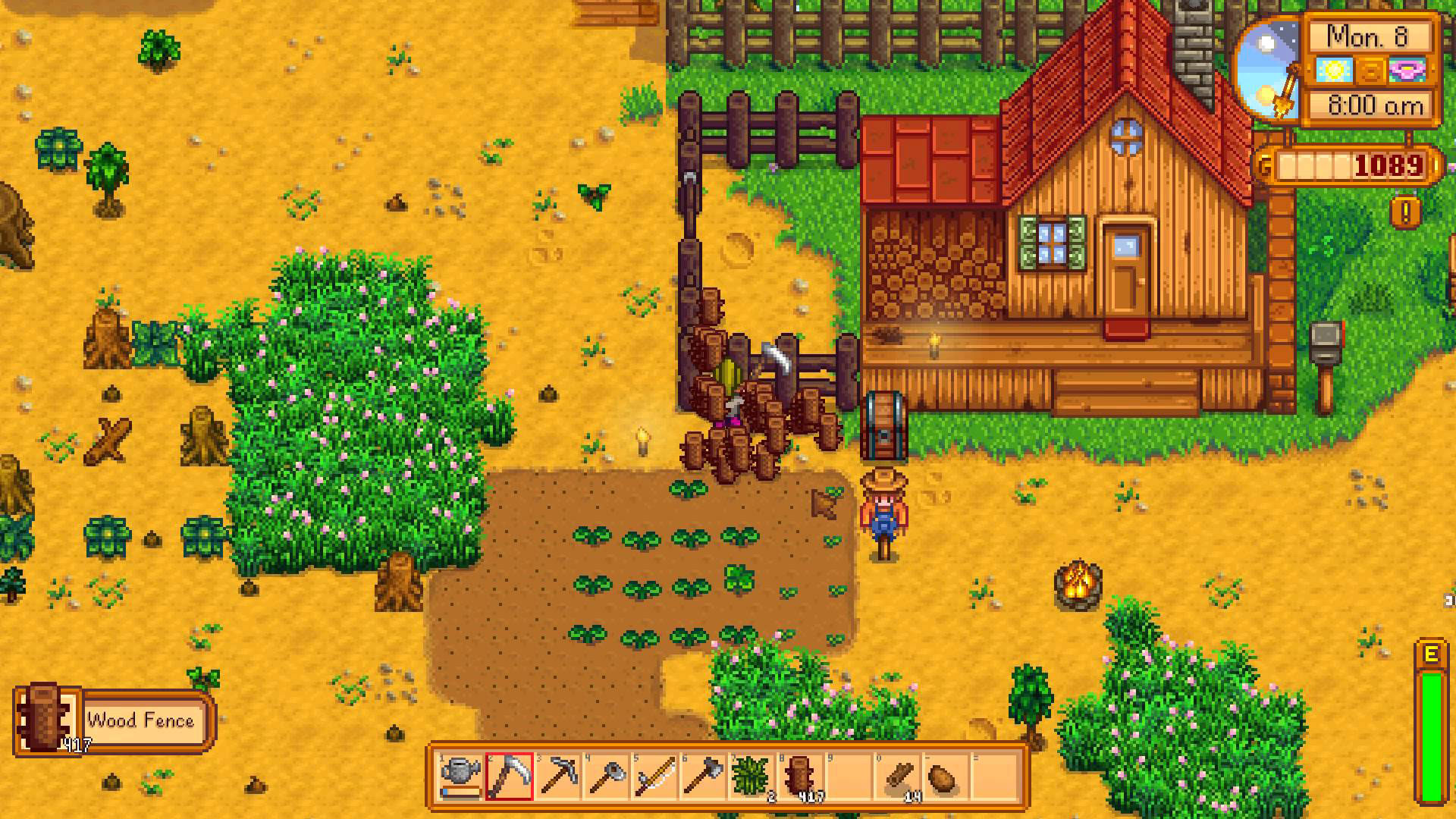Pick the potato in the hotbar
The width and height of the screenshot is (1456, 819).
946,776
